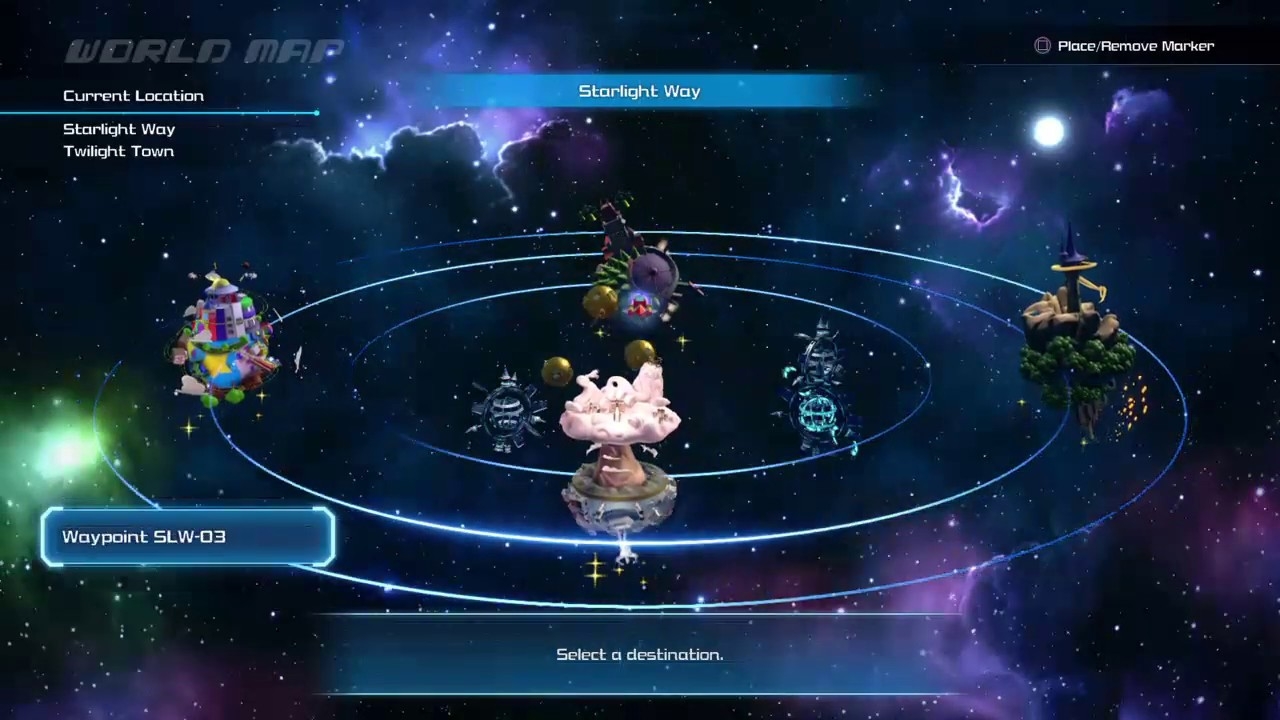Toggle a marker on Waypoint SLW-03
The image size is (1280, 720).
(188, 537)
